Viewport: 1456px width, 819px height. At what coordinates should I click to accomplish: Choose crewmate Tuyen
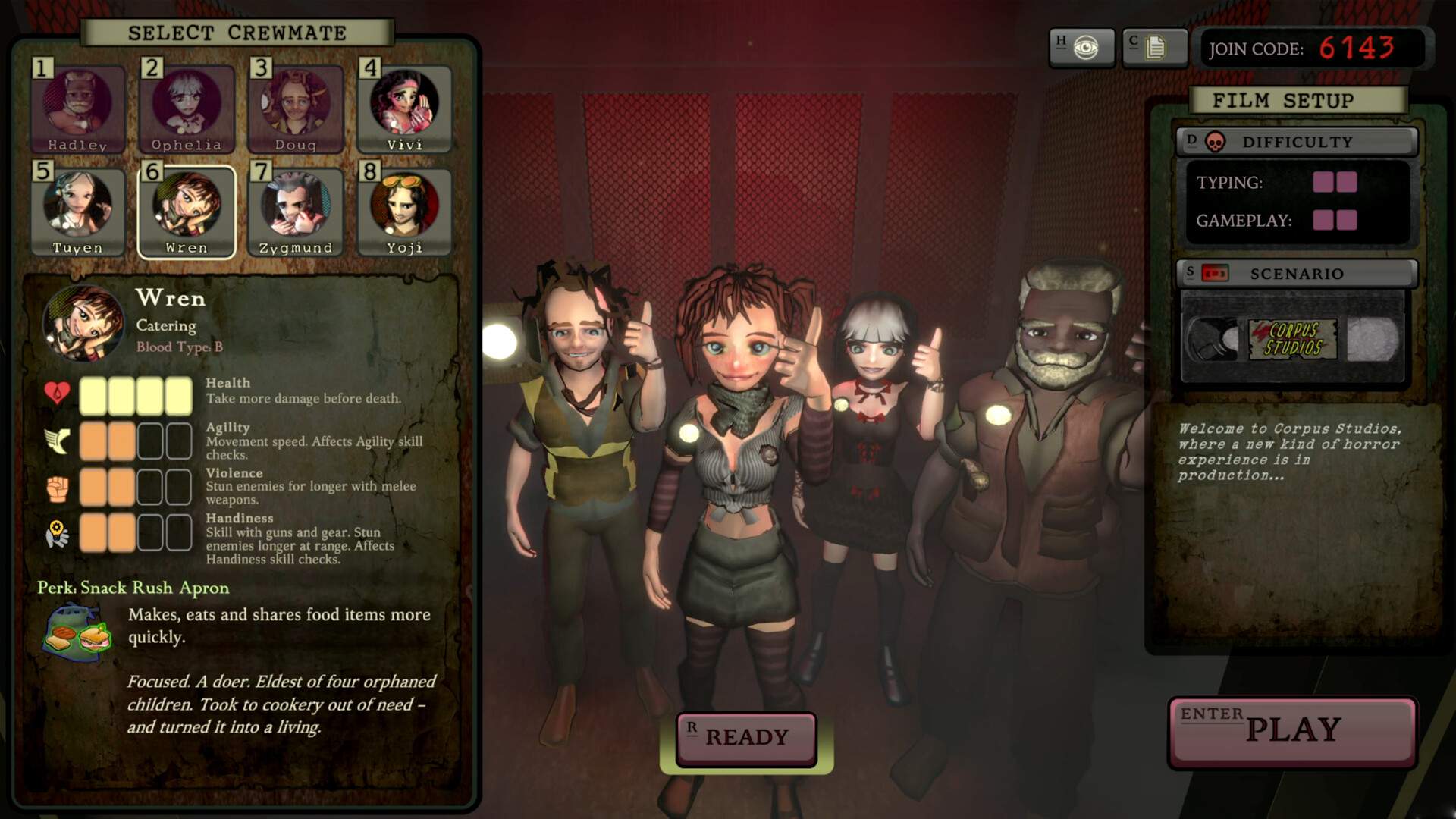tap(77, 212)
